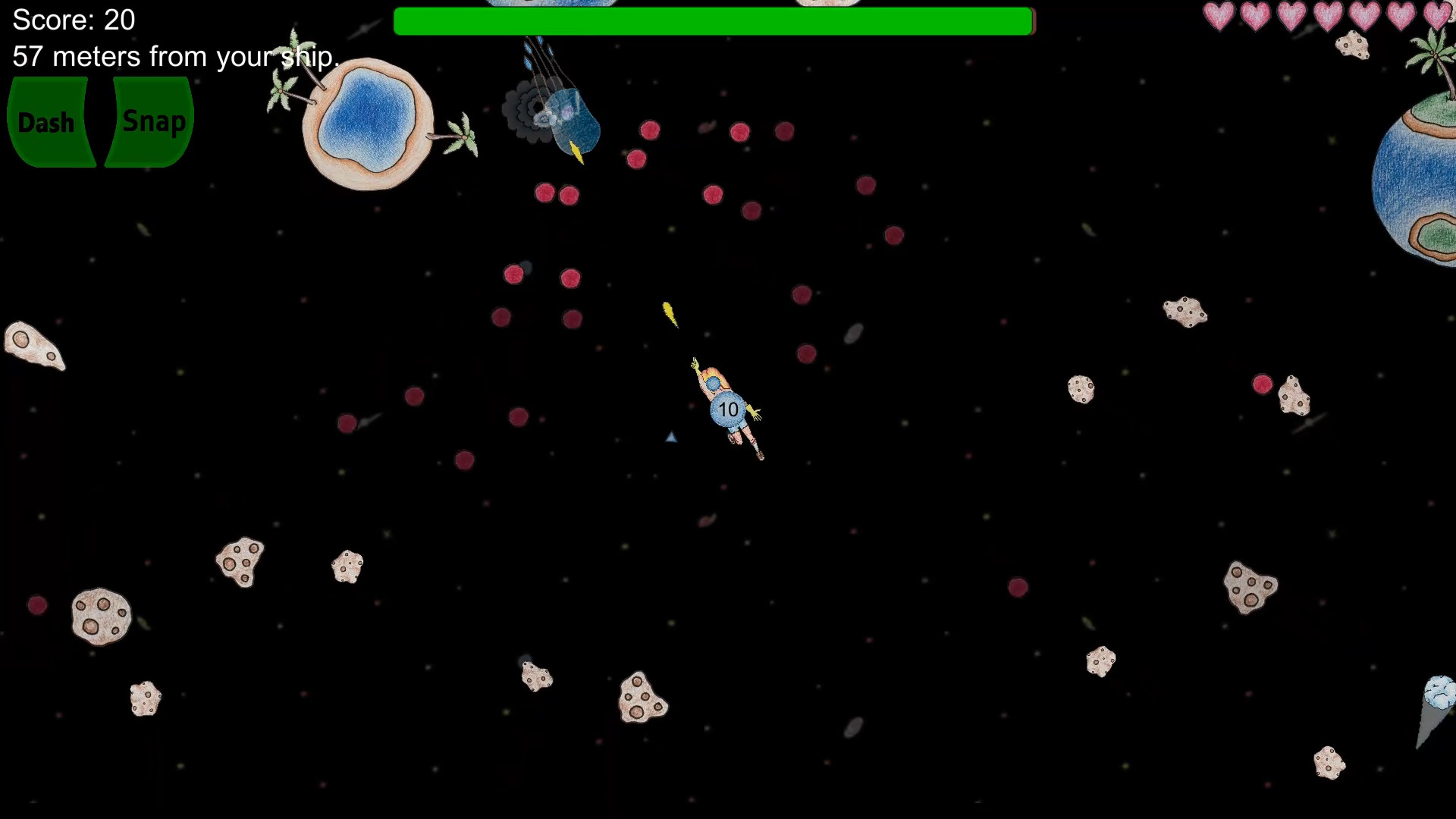Viewport: 1456px width, 819px height.
Task: Click the asteroid in the bottom-left area
Action: pyautogui.click(x=145, y=698)
